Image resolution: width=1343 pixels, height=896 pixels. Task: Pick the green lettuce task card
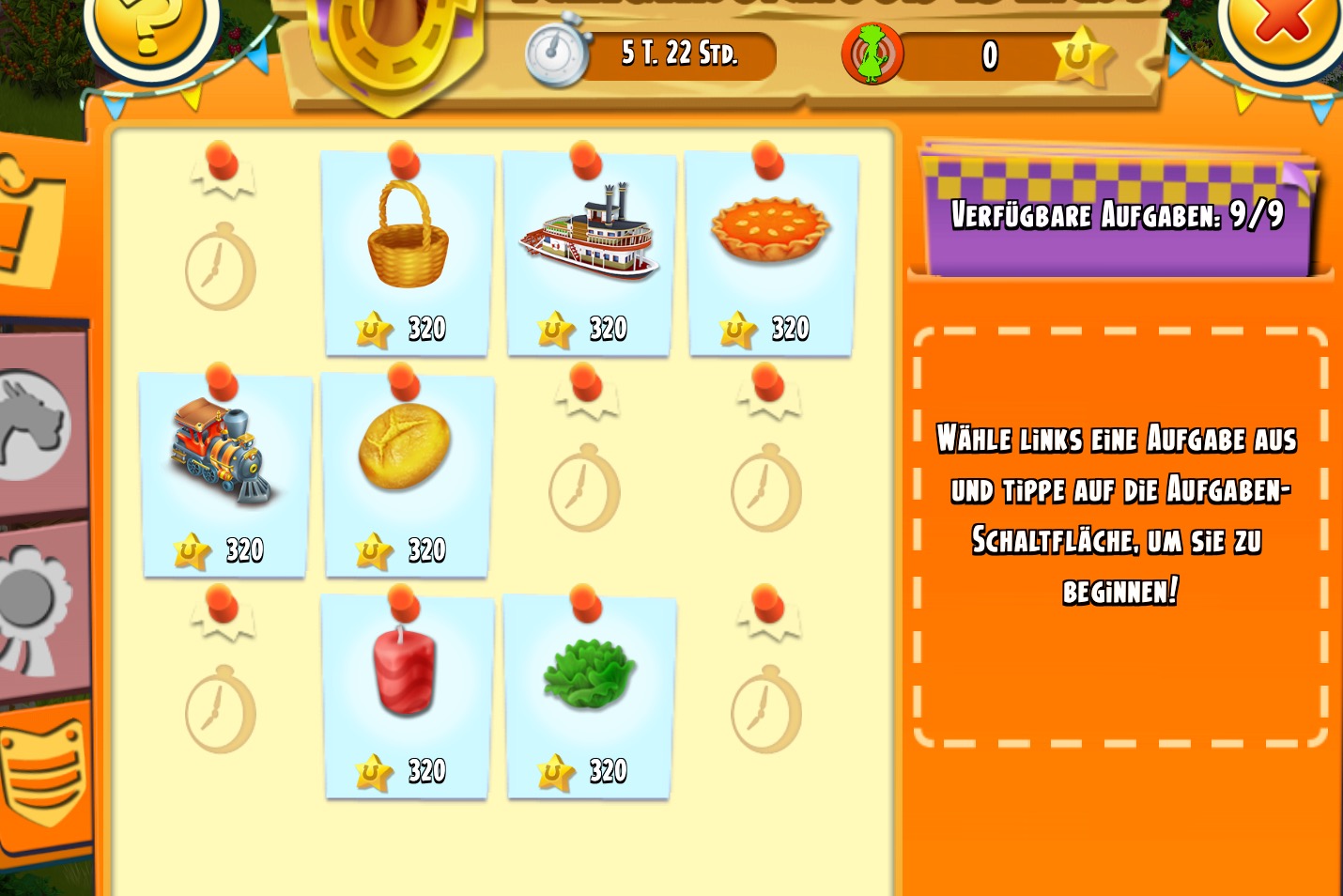[589, 696]
